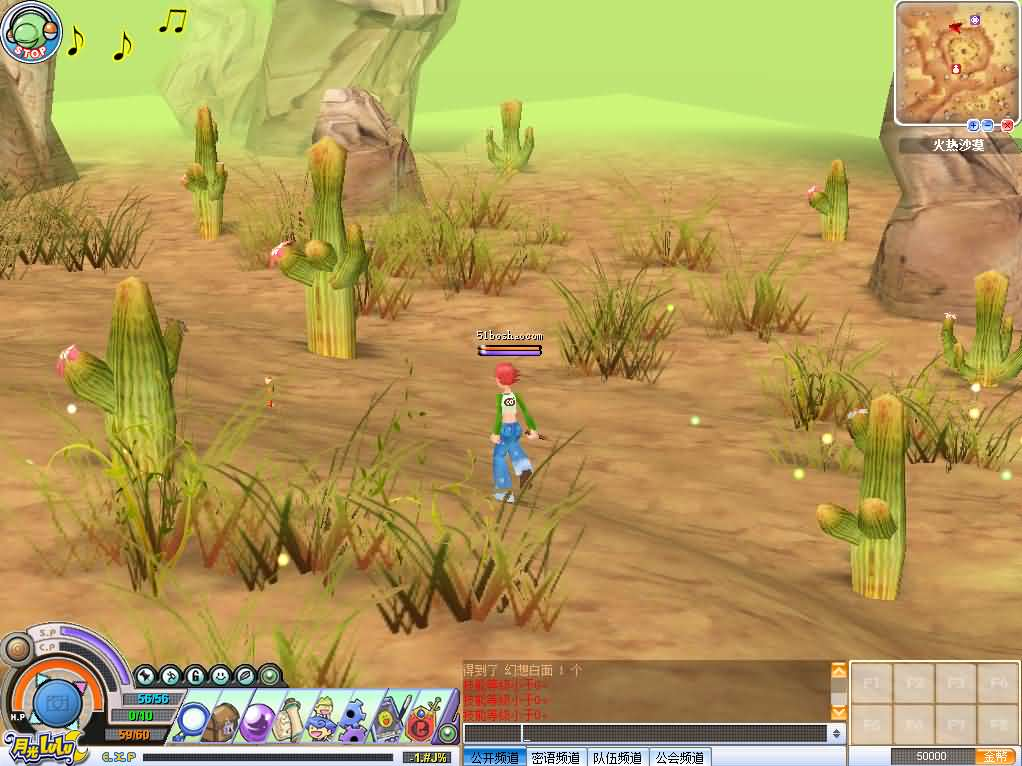Open the blue gears settings icon

353,720
